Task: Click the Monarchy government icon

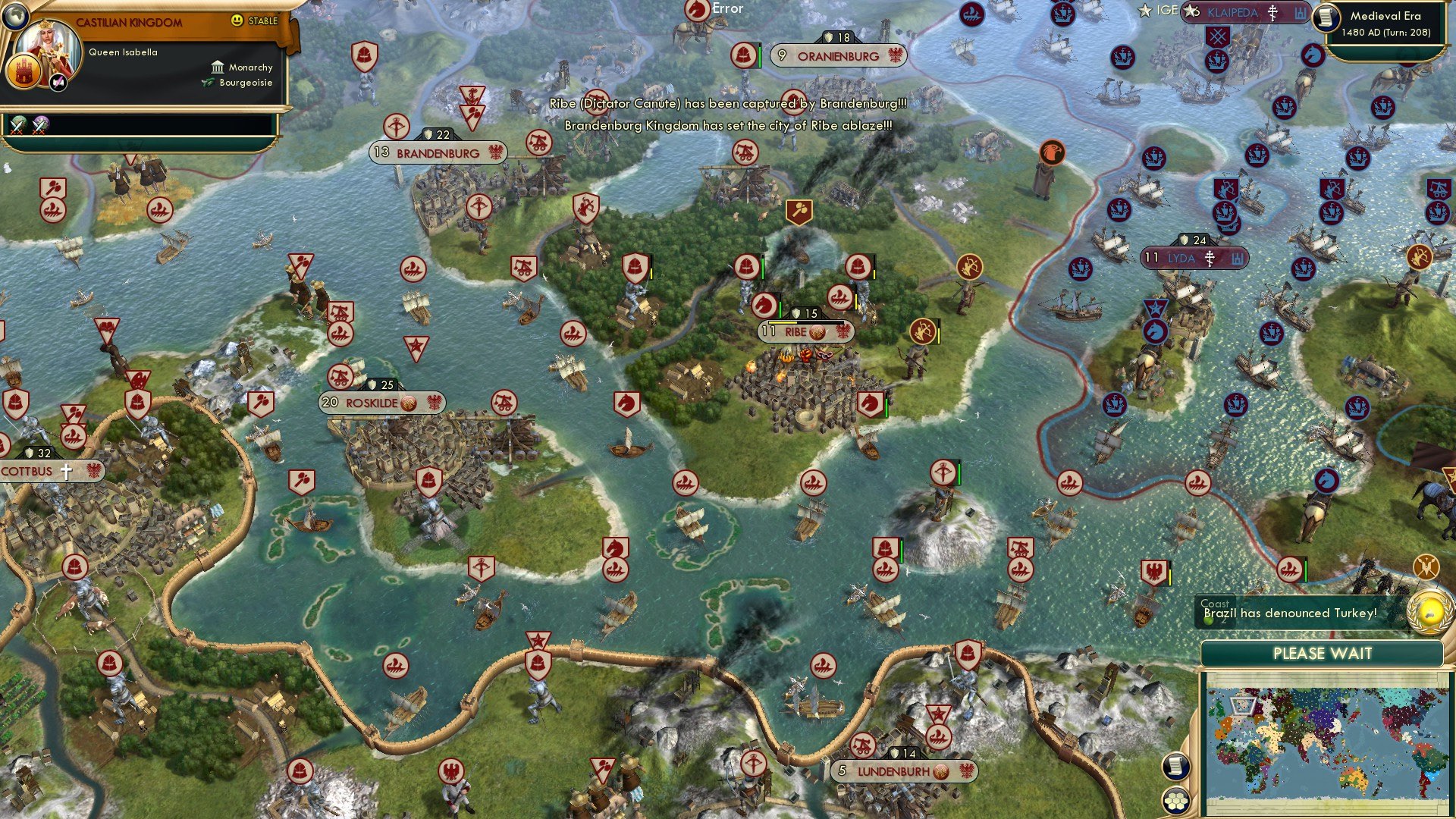Action: coord(218,67)
